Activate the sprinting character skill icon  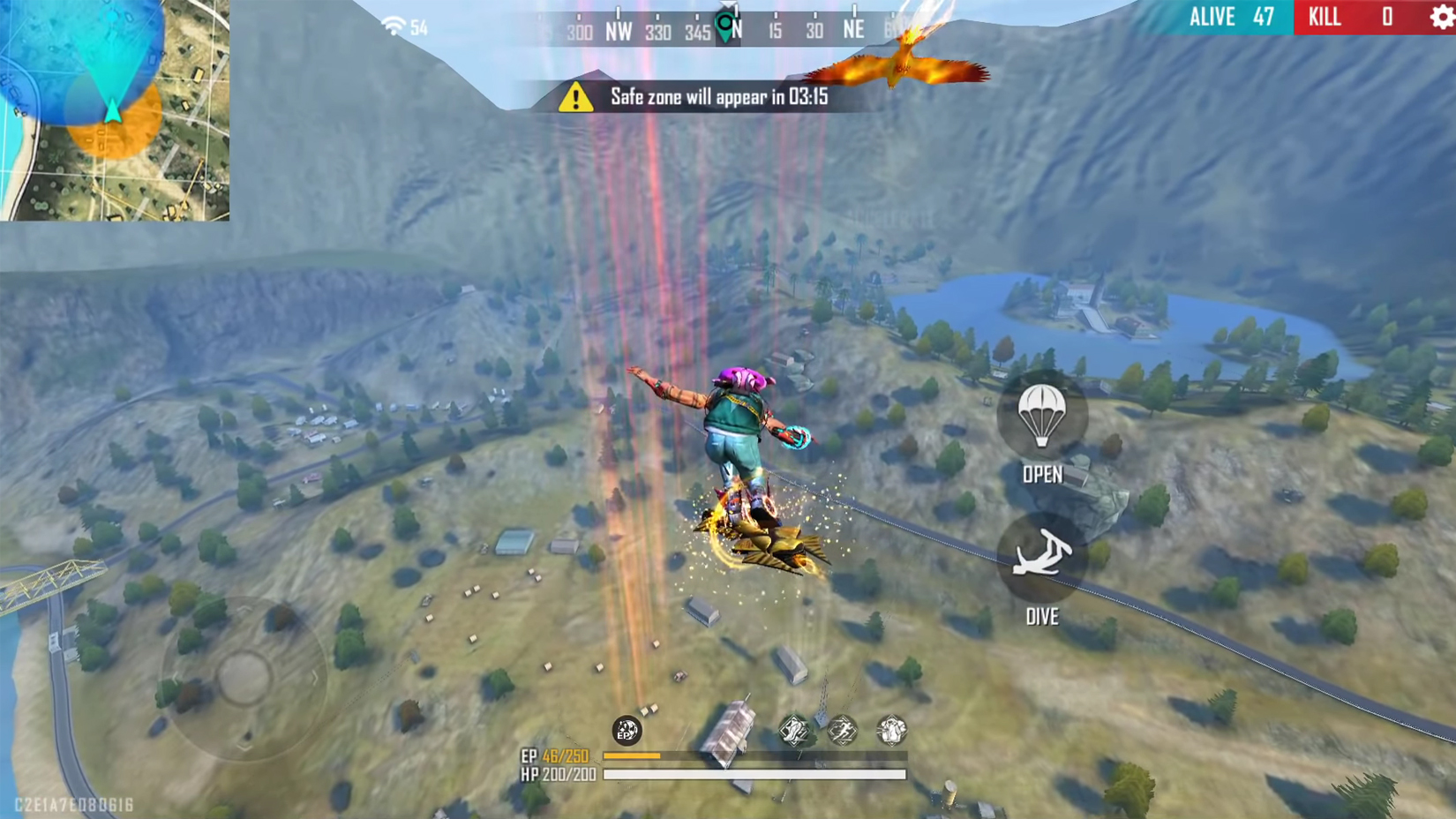(844, 731)
